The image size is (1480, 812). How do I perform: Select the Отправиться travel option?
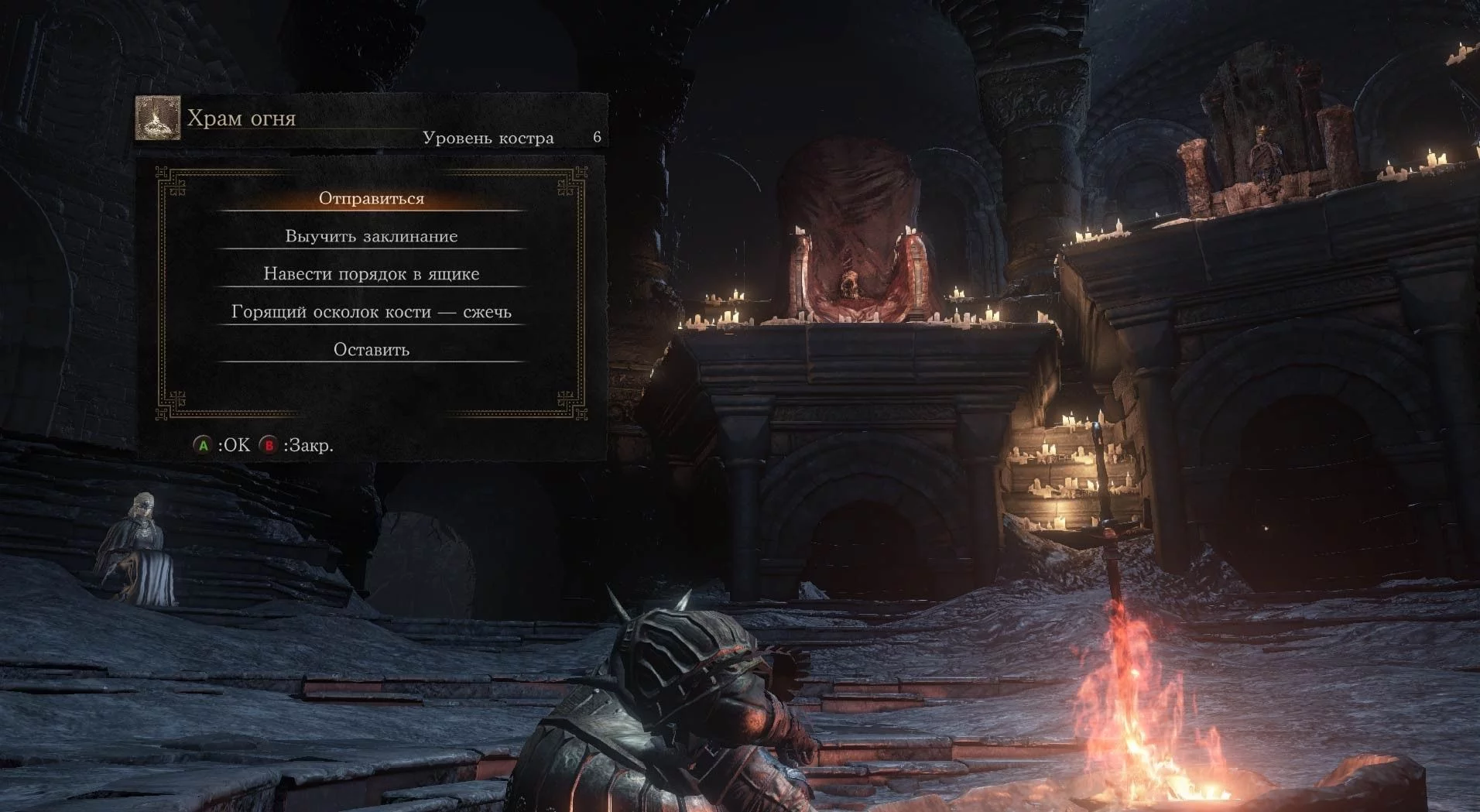point(371,198)
